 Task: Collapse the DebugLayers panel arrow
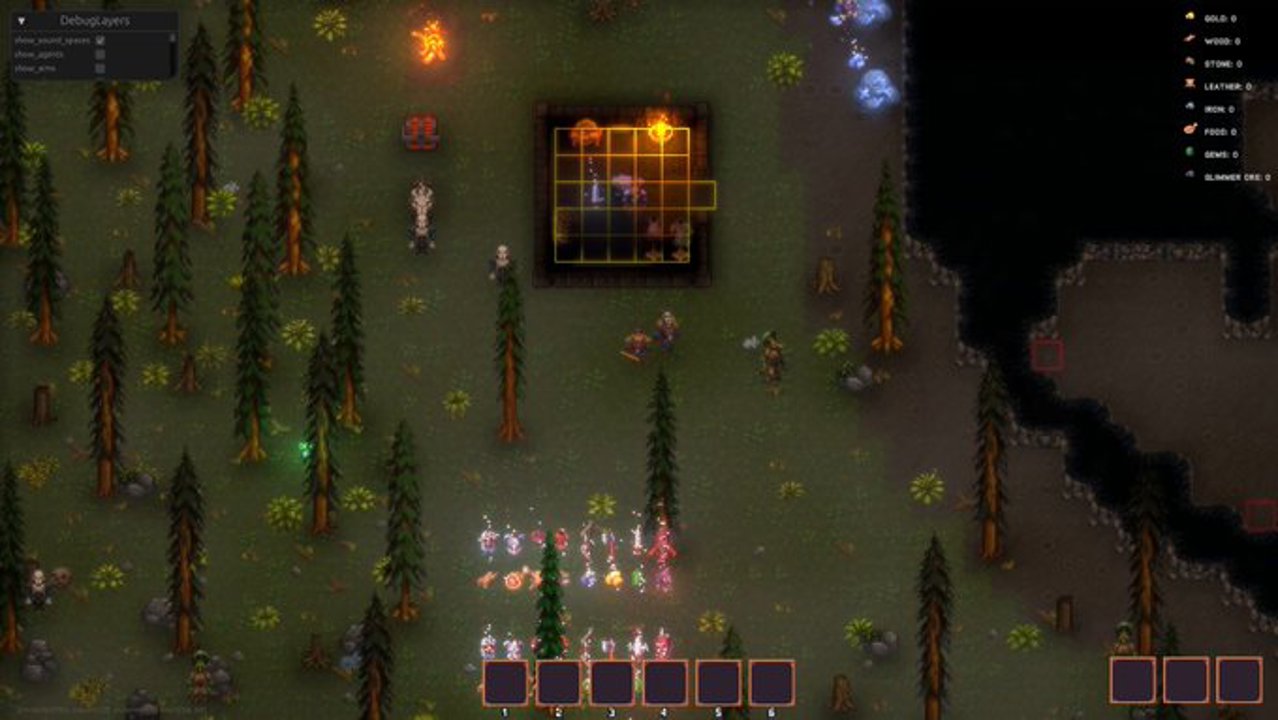click(x=21, y=20)
